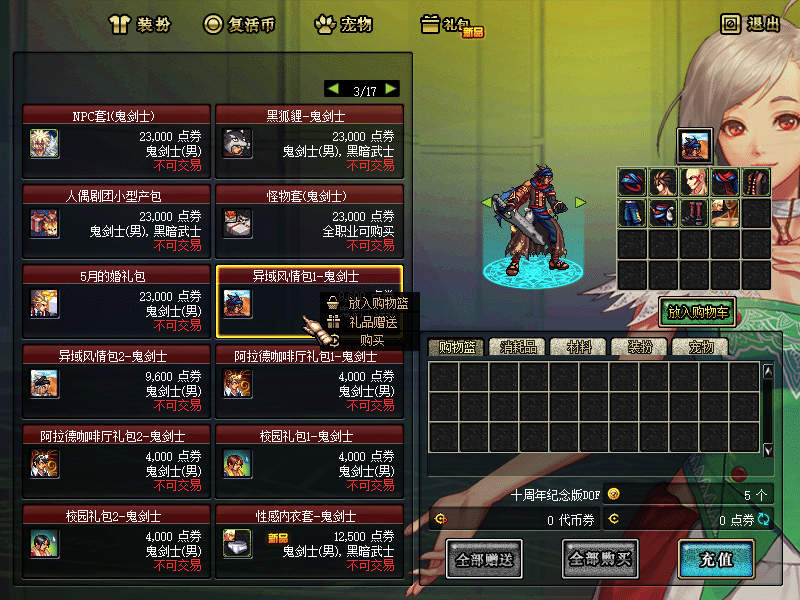800x600 pixels.
Task: Go to the previous shop page arrow
Action: [333, 89]
